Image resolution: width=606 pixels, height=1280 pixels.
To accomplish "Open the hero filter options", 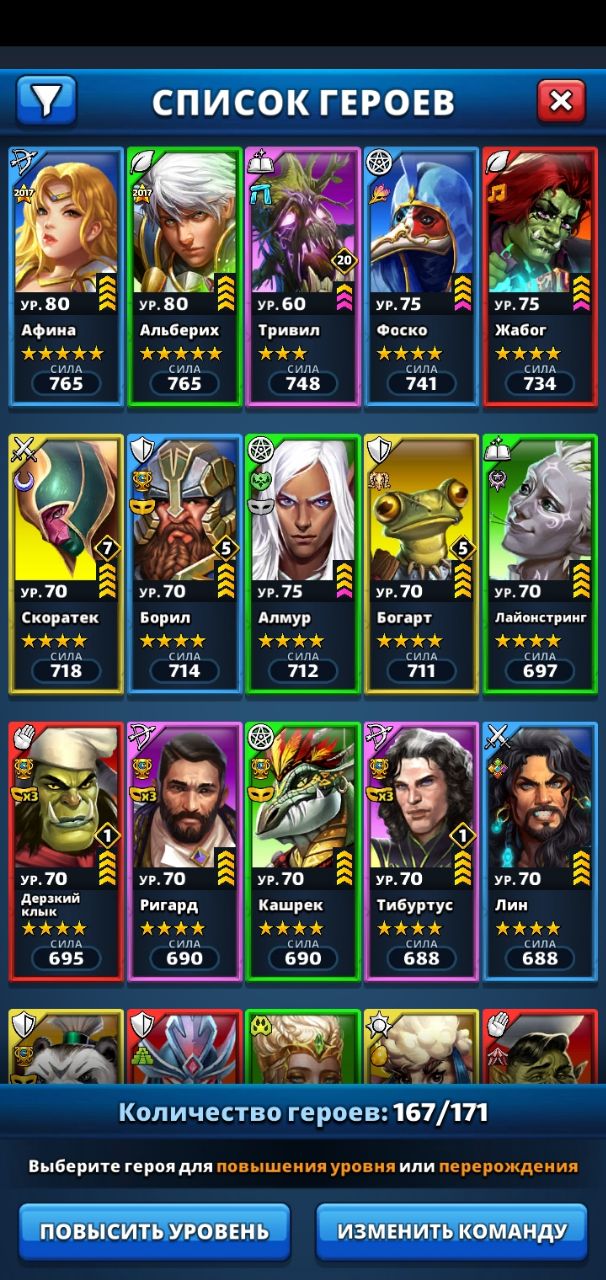I will coord(46,100).
